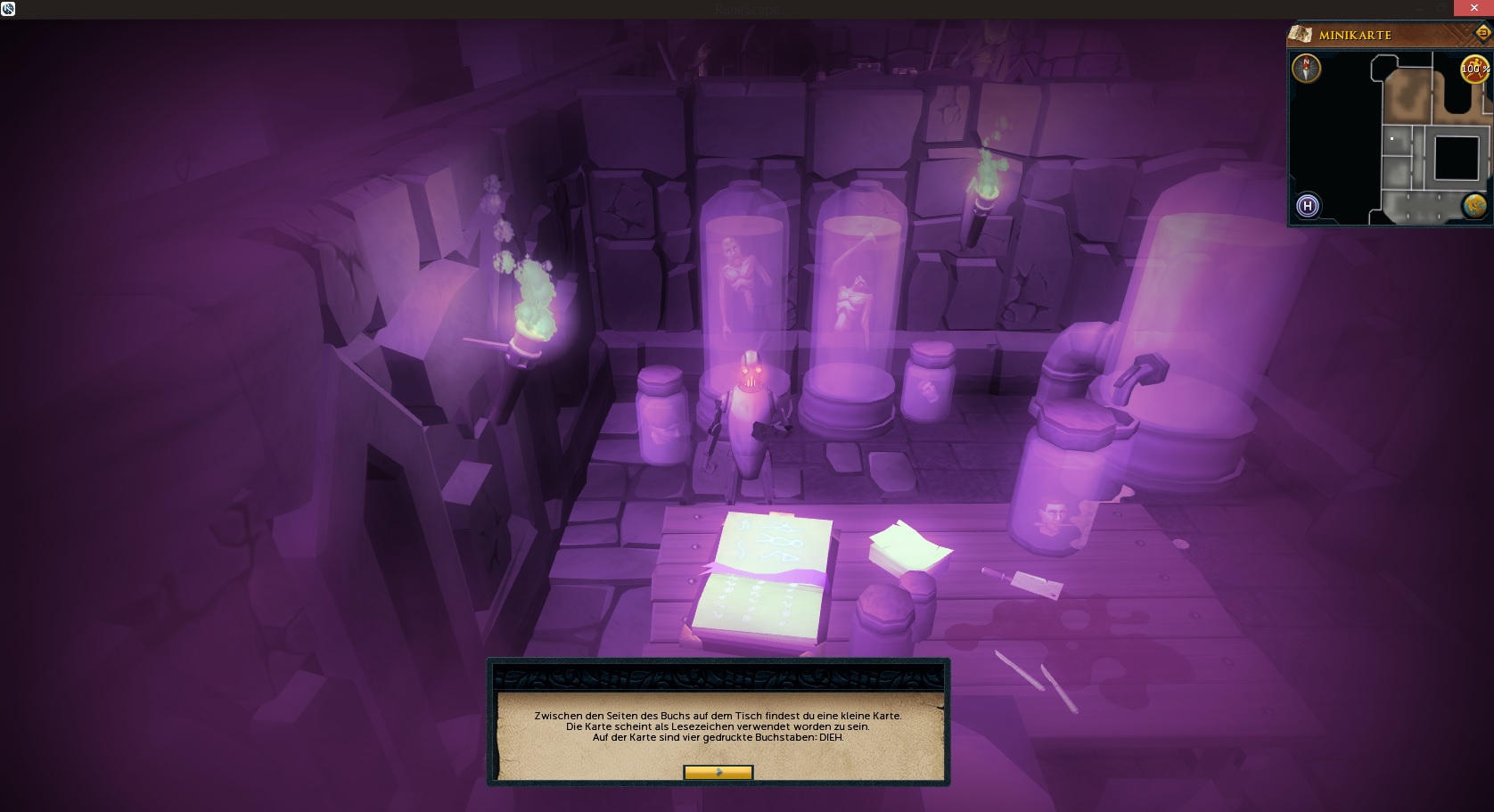Click the compass on the Minikarte

coord(1307,69)
